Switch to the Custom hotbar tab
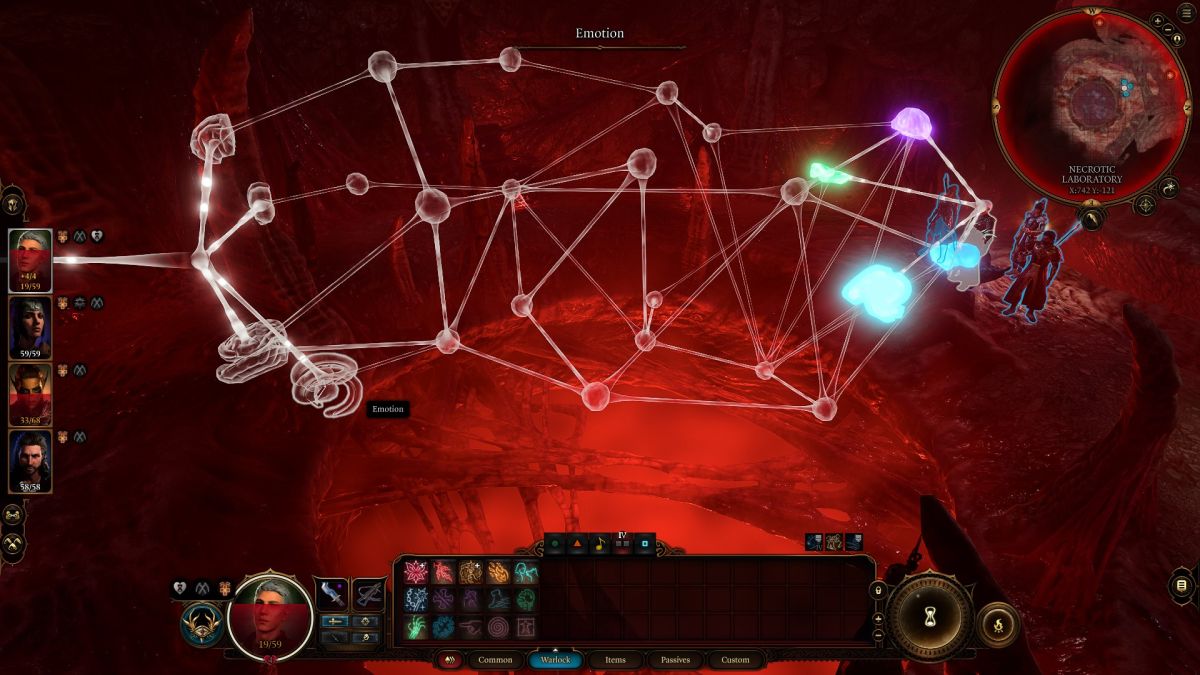Image resolution: width=1200 pixels, height=675 pixels. (735, 660)
